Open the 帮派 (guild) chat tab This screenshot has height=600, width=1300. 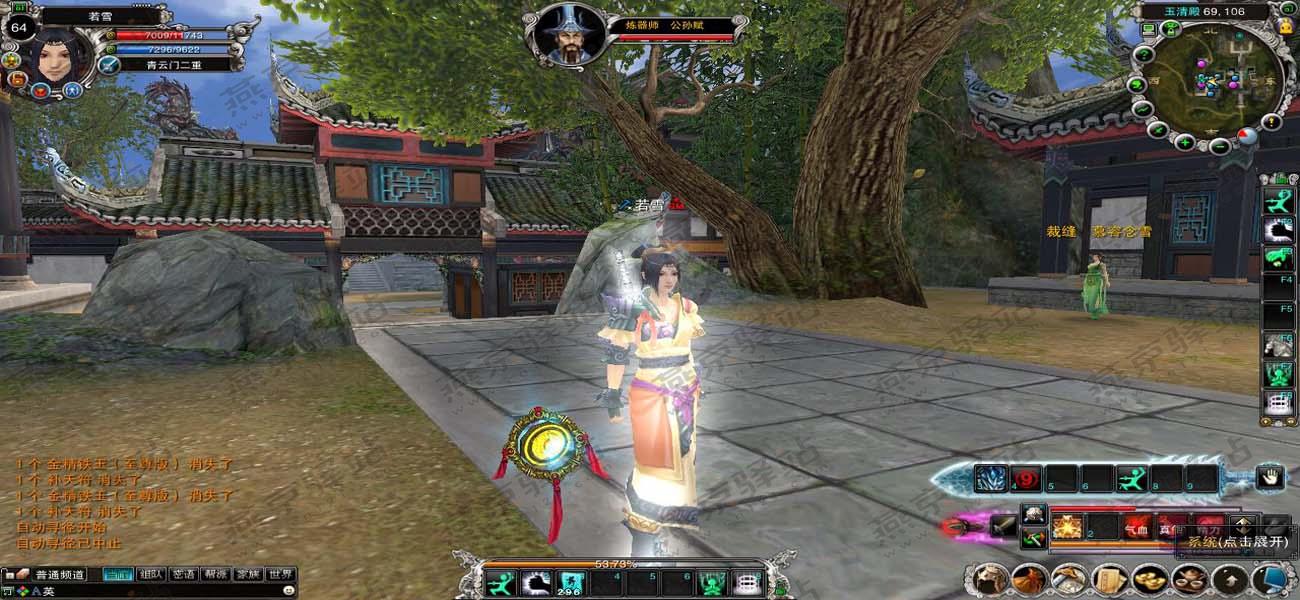coord(216,575)
